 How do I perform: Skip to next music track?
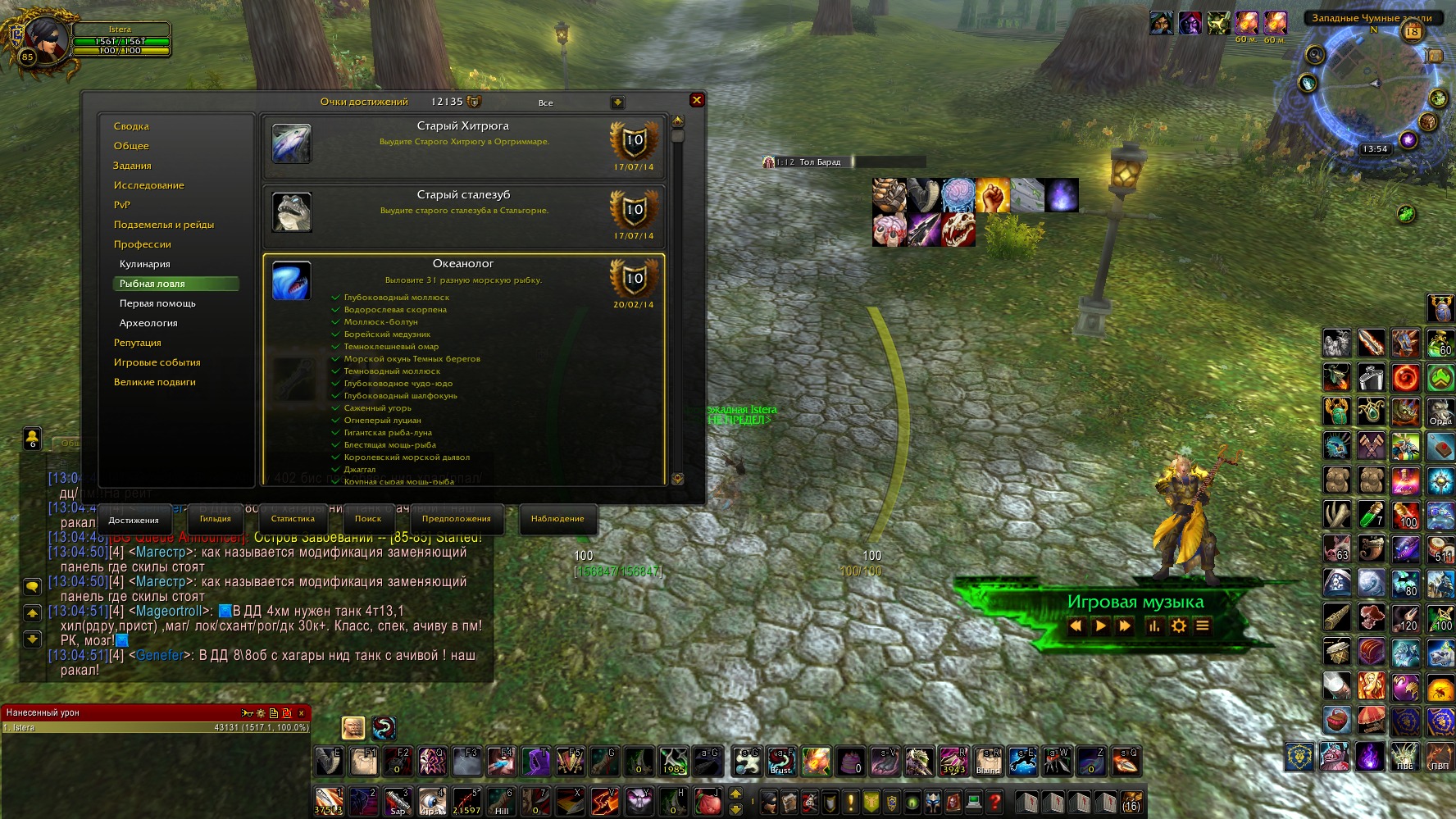[x=1125, y=626]
